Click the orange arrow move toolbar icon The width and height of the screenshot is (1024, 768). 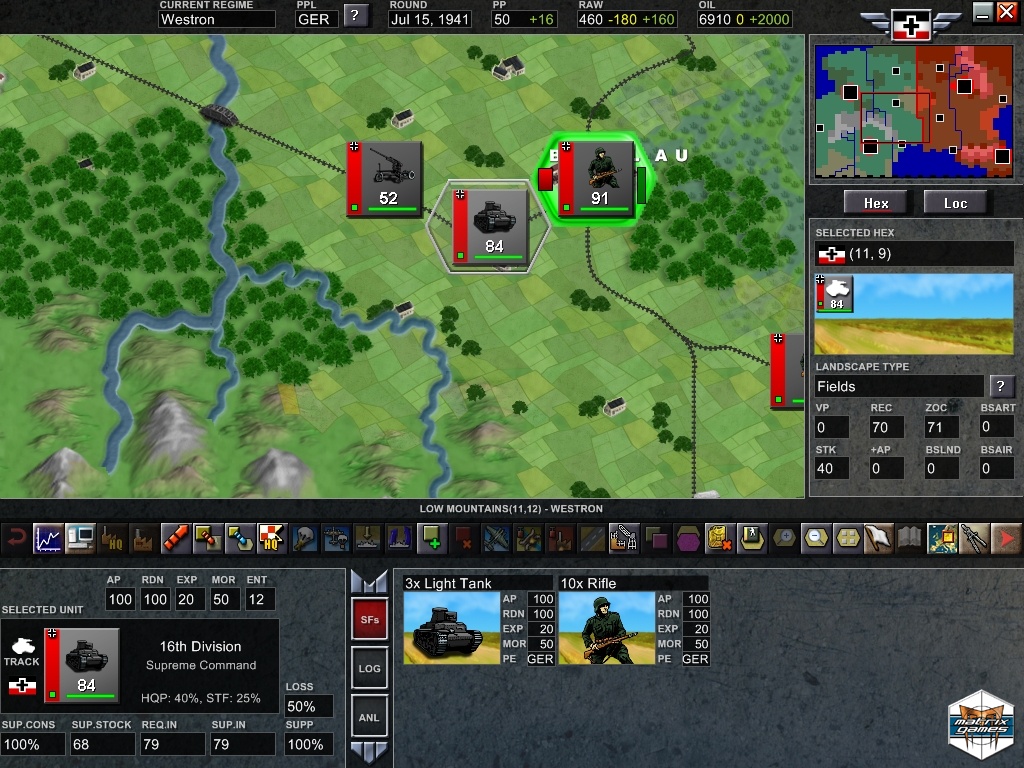[x=176, y=538]
